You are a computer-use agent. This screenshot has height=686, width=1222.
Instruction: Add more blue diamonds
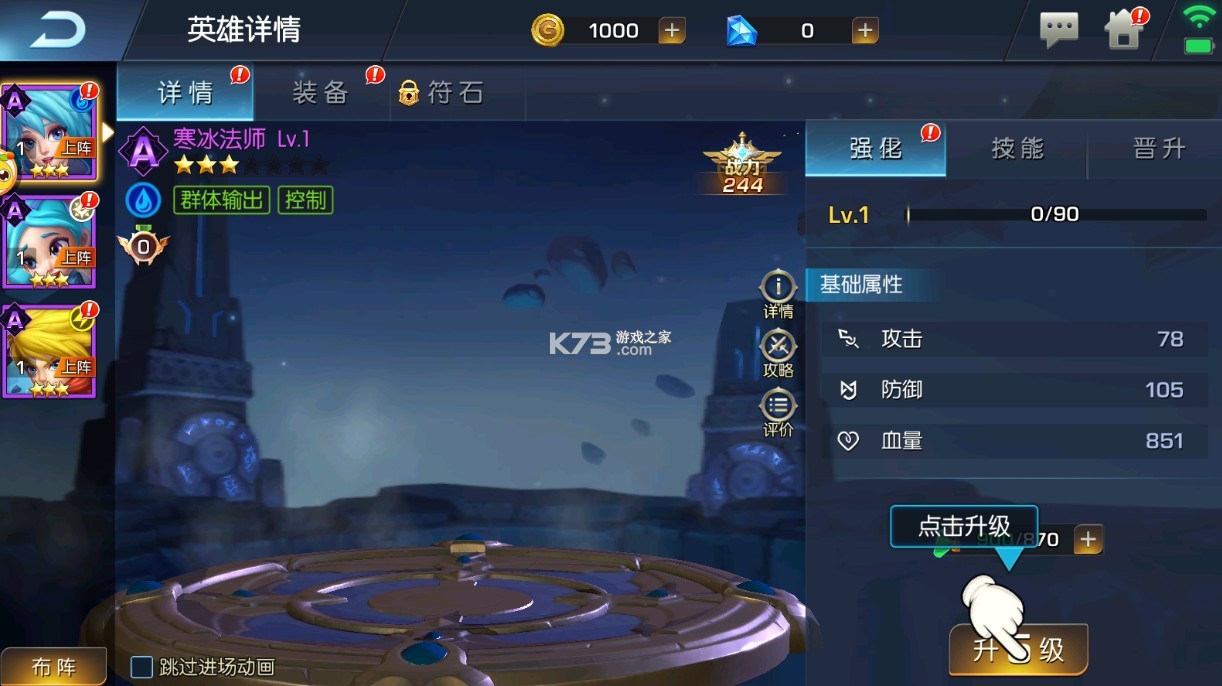(x=865, y=31)
